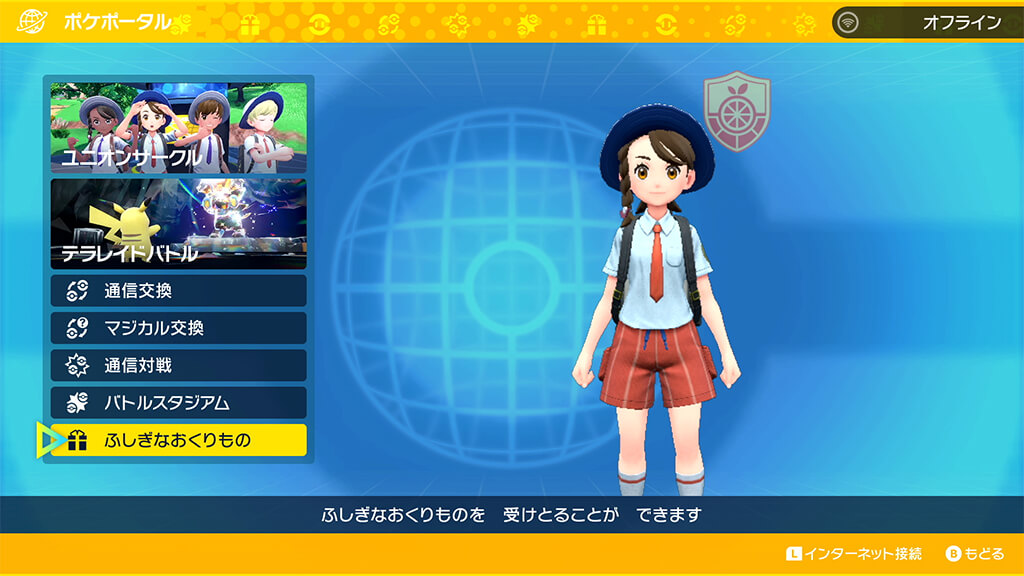Choose the 通信交換 menu entry
The height and width of the screenshot is (576, 1024).
179,291
